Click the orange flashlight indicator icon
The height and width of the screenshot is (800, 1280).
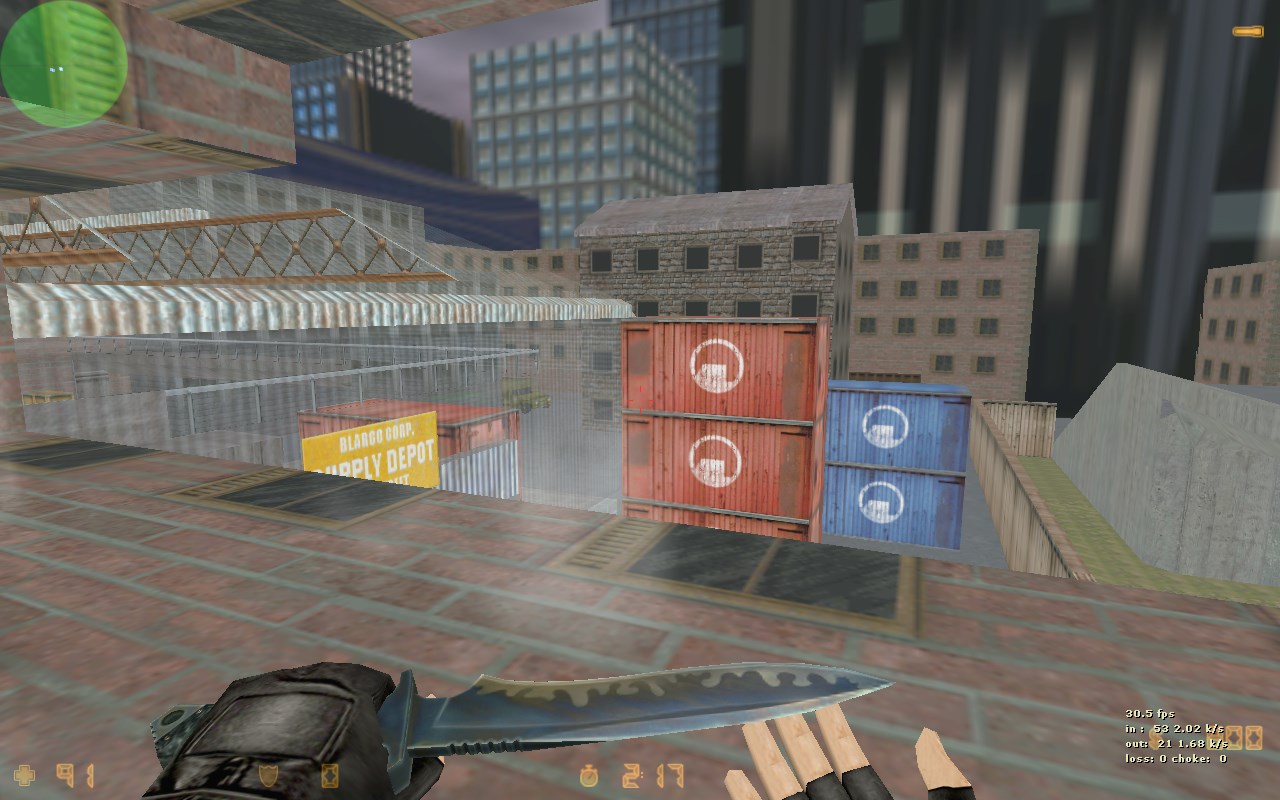(x=1247, y=32)
